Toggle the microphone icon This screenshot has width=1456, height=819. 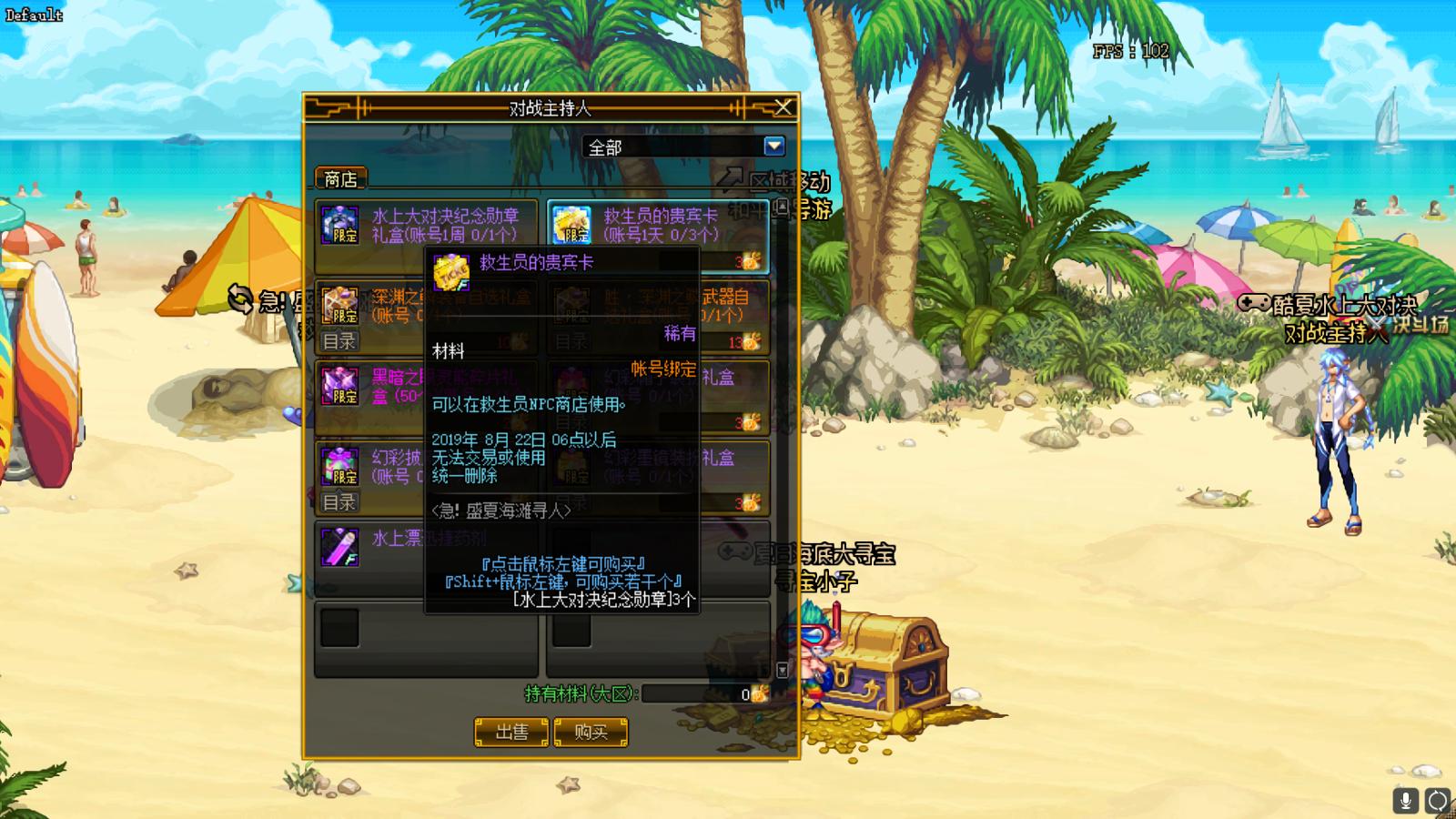(1405, 800)
